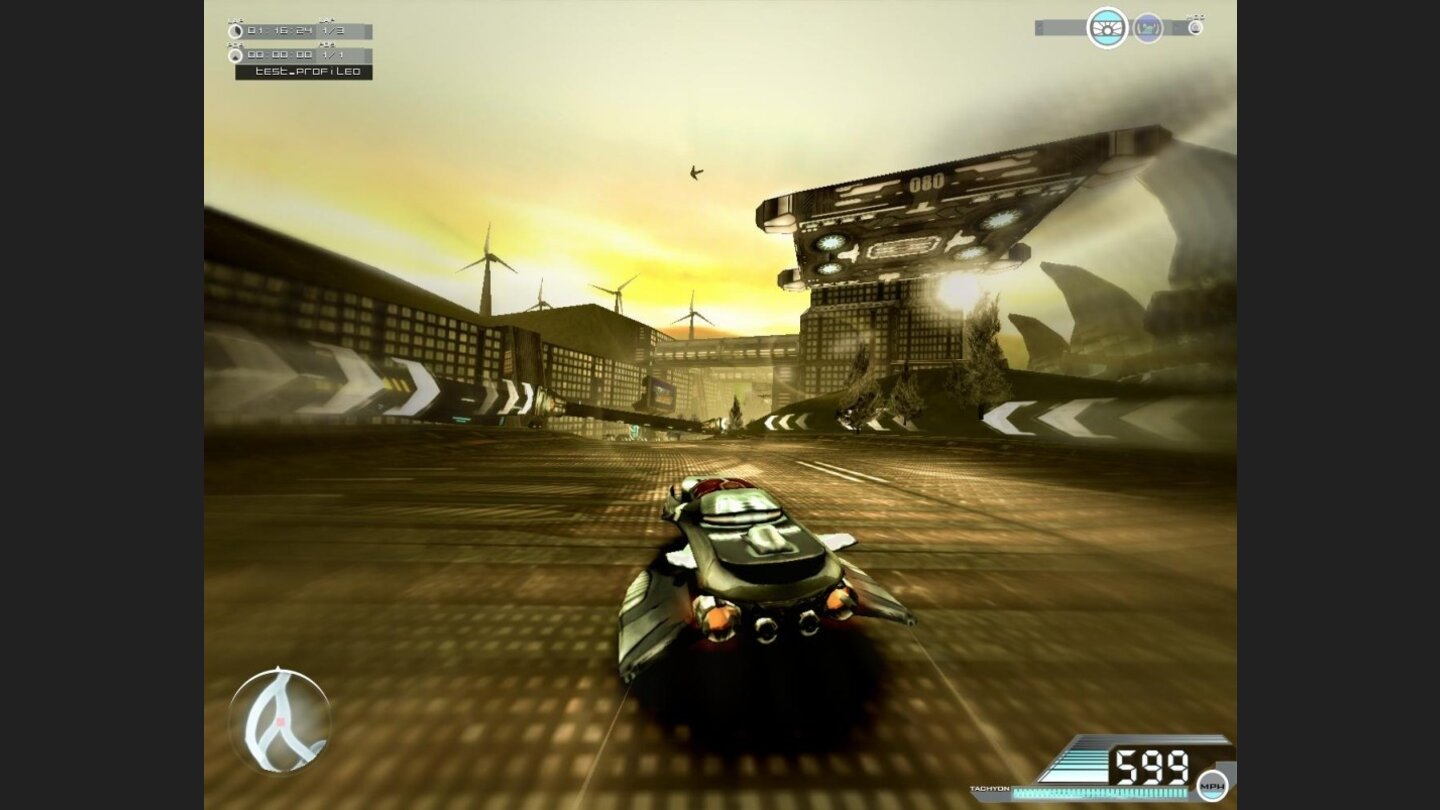Image resolution: width=1440 pixels, height=810 pixels.
Task: Toggle the highlighted item slot in the weapon bar
Action: 1108,28
